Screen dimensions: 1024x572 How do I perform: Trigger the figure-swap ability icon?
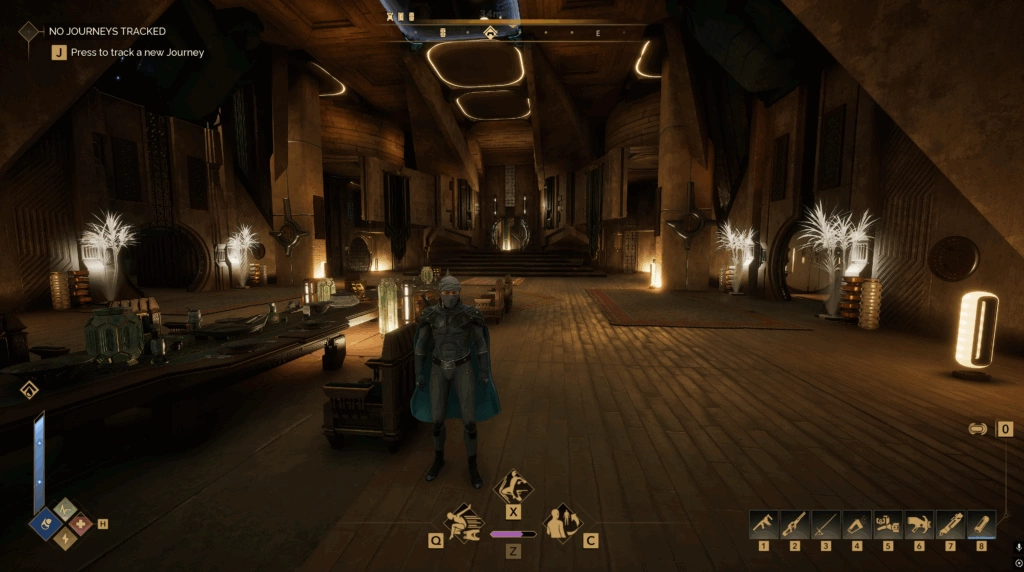[x=561, y=521]
